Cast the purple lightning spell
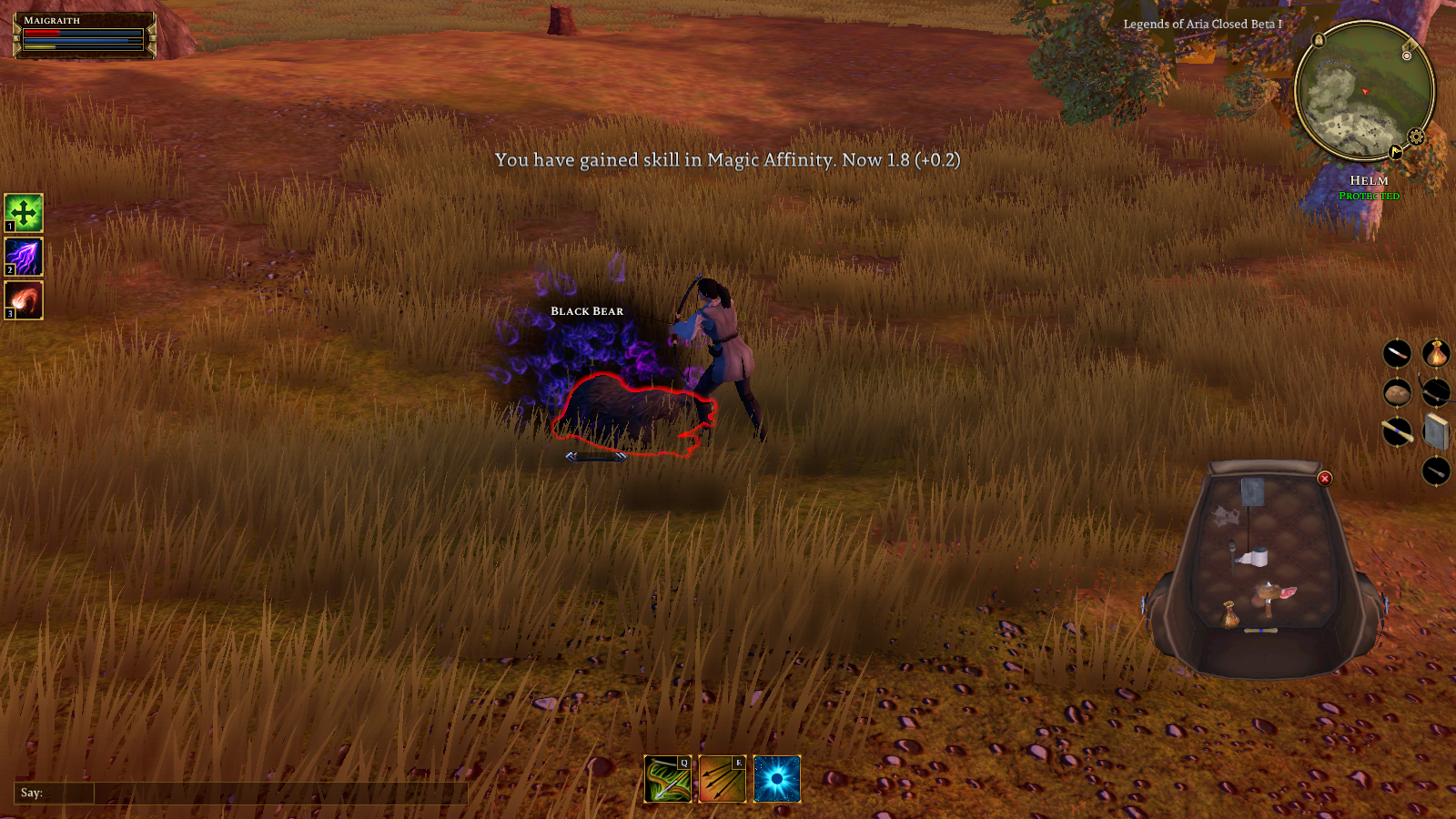Viewport: 1456px width, 819px height. pyautogui.click(x=24, y=257)
